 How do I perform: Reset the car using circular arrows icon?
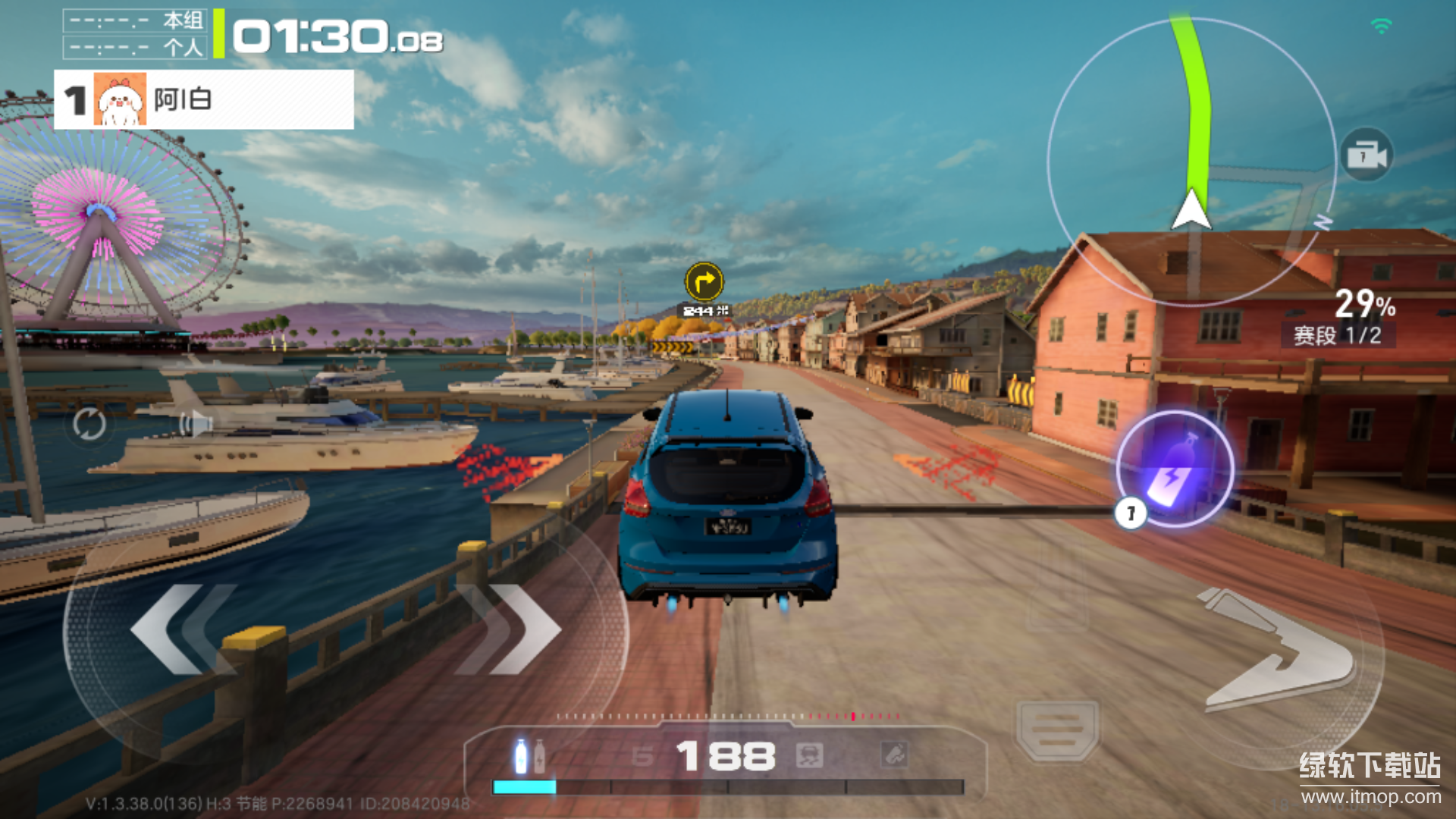89,423
